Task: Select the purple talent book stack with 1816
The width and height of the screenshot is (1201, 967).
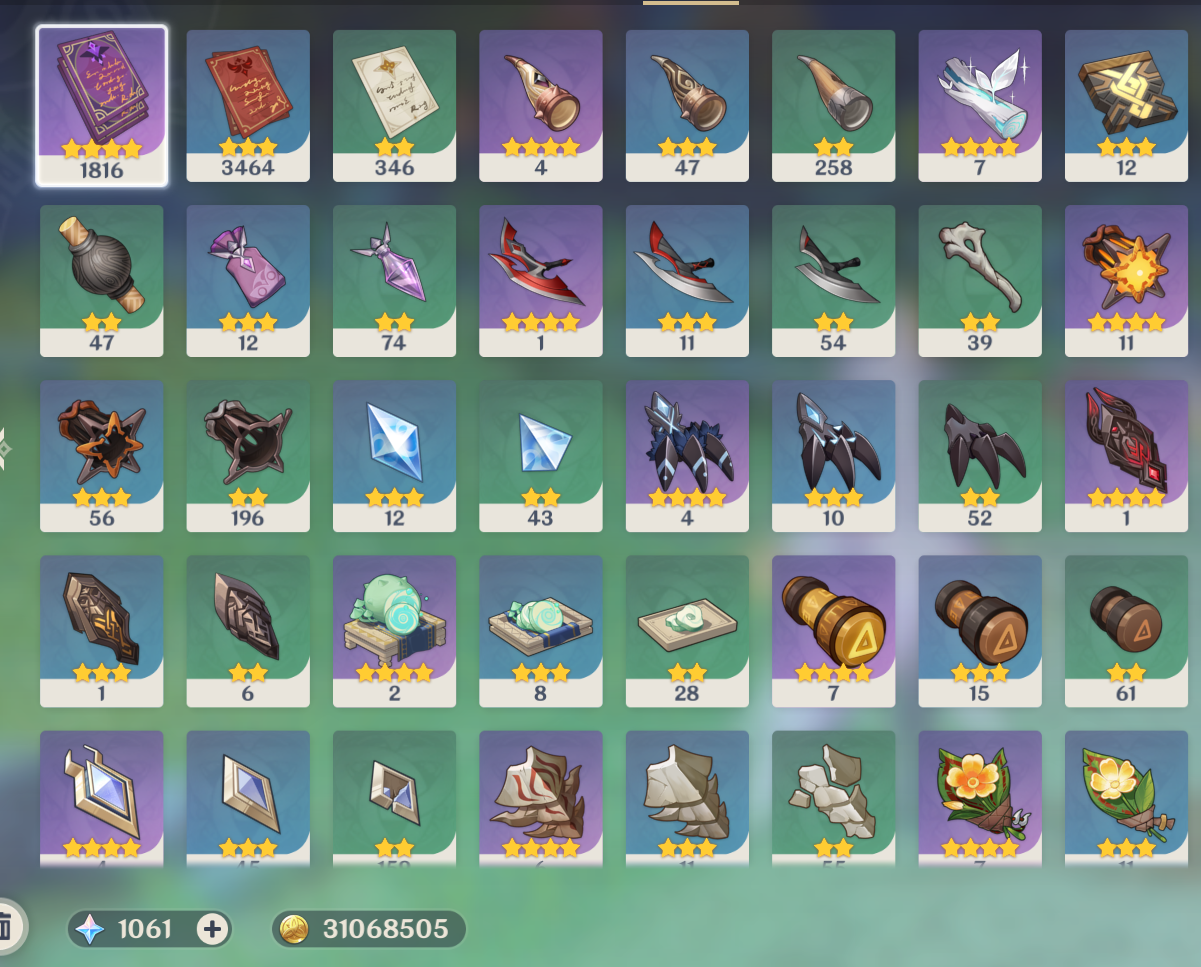Action: tap(101, 105)
